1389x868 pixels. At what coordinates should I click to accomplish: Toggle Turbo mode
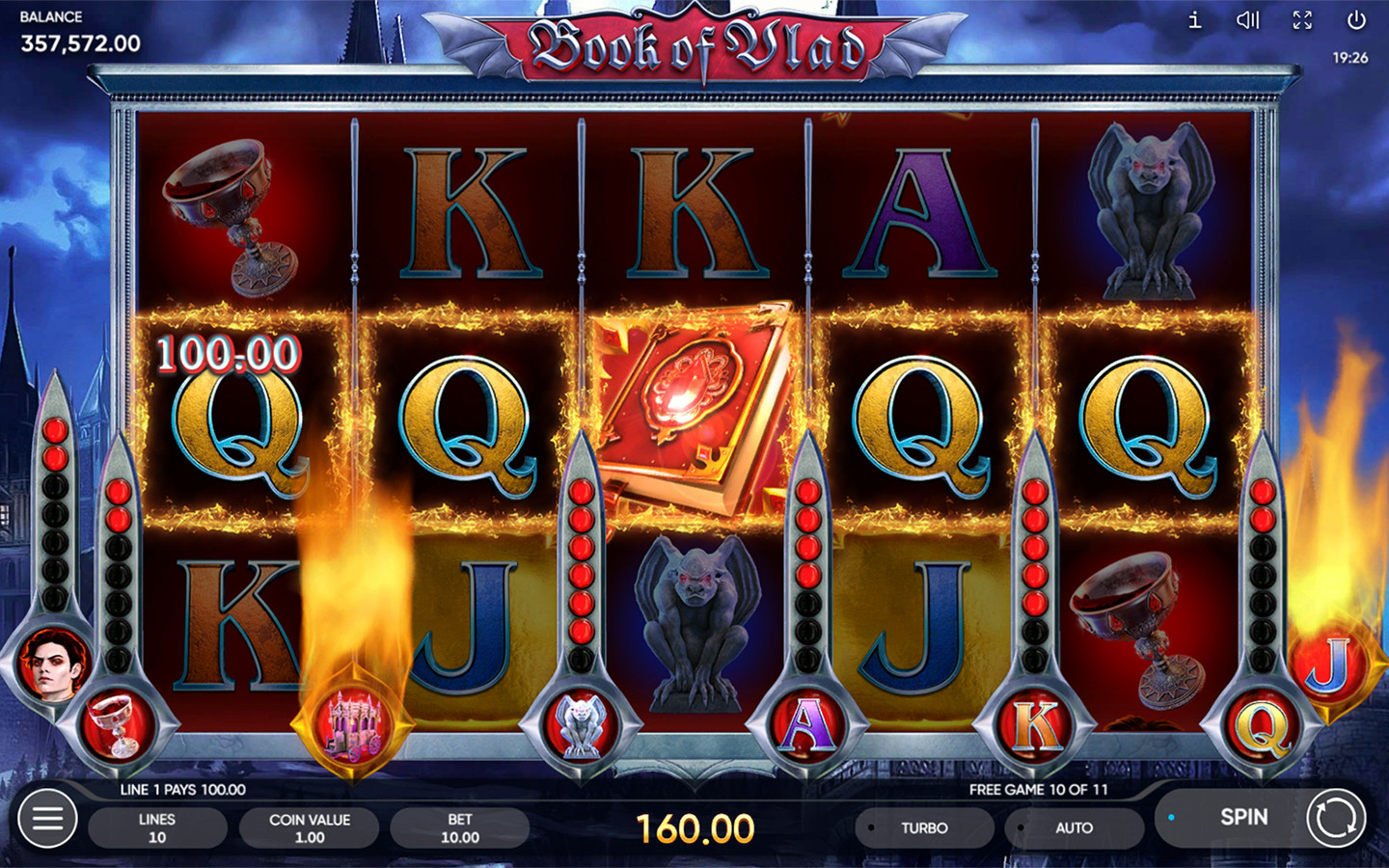pyautogui.click(x=923, y=827)
